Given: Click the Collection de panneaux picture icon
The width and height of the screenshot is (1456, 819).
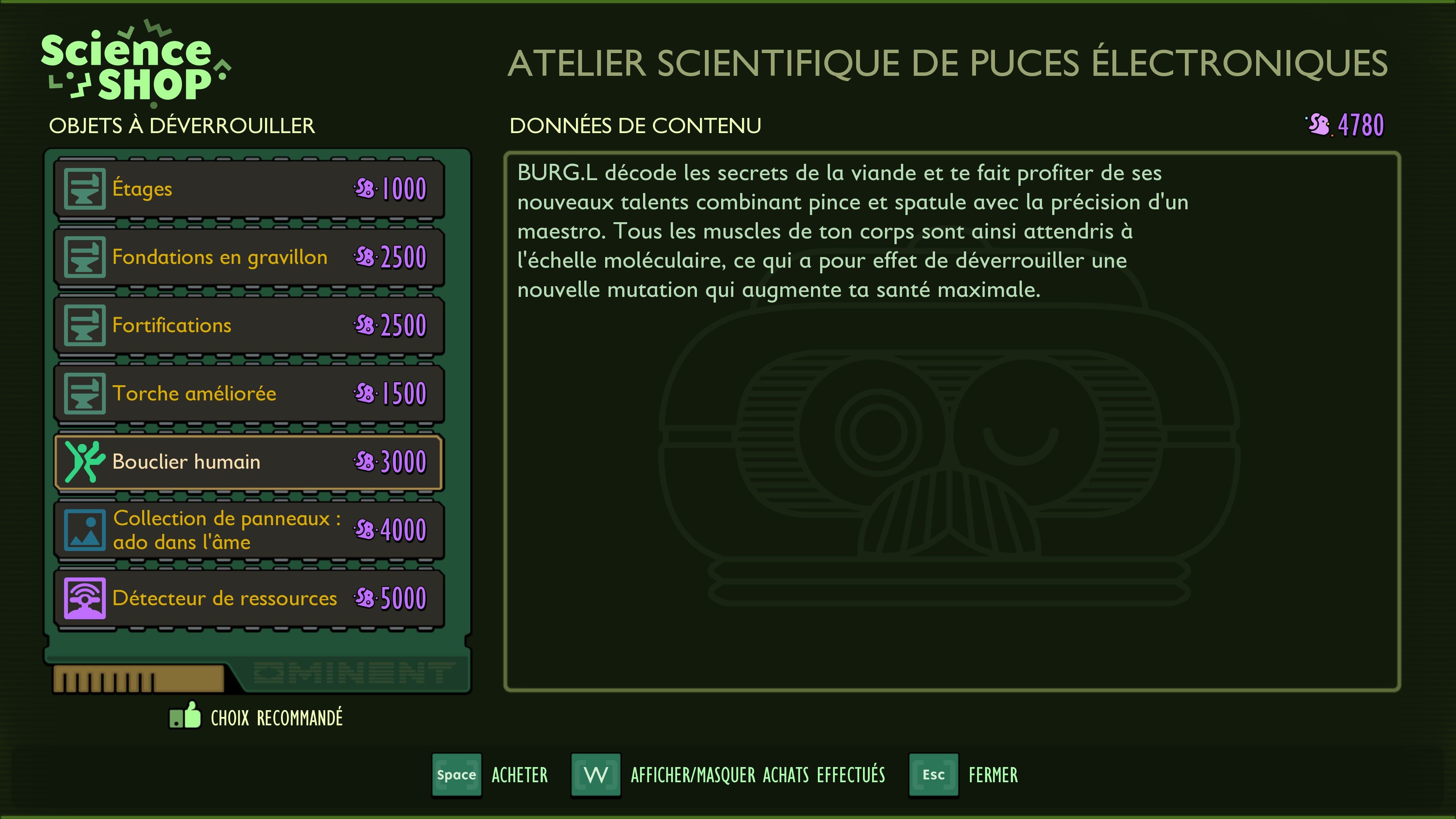Looking at the screenshot, I should tap(85, 530).
